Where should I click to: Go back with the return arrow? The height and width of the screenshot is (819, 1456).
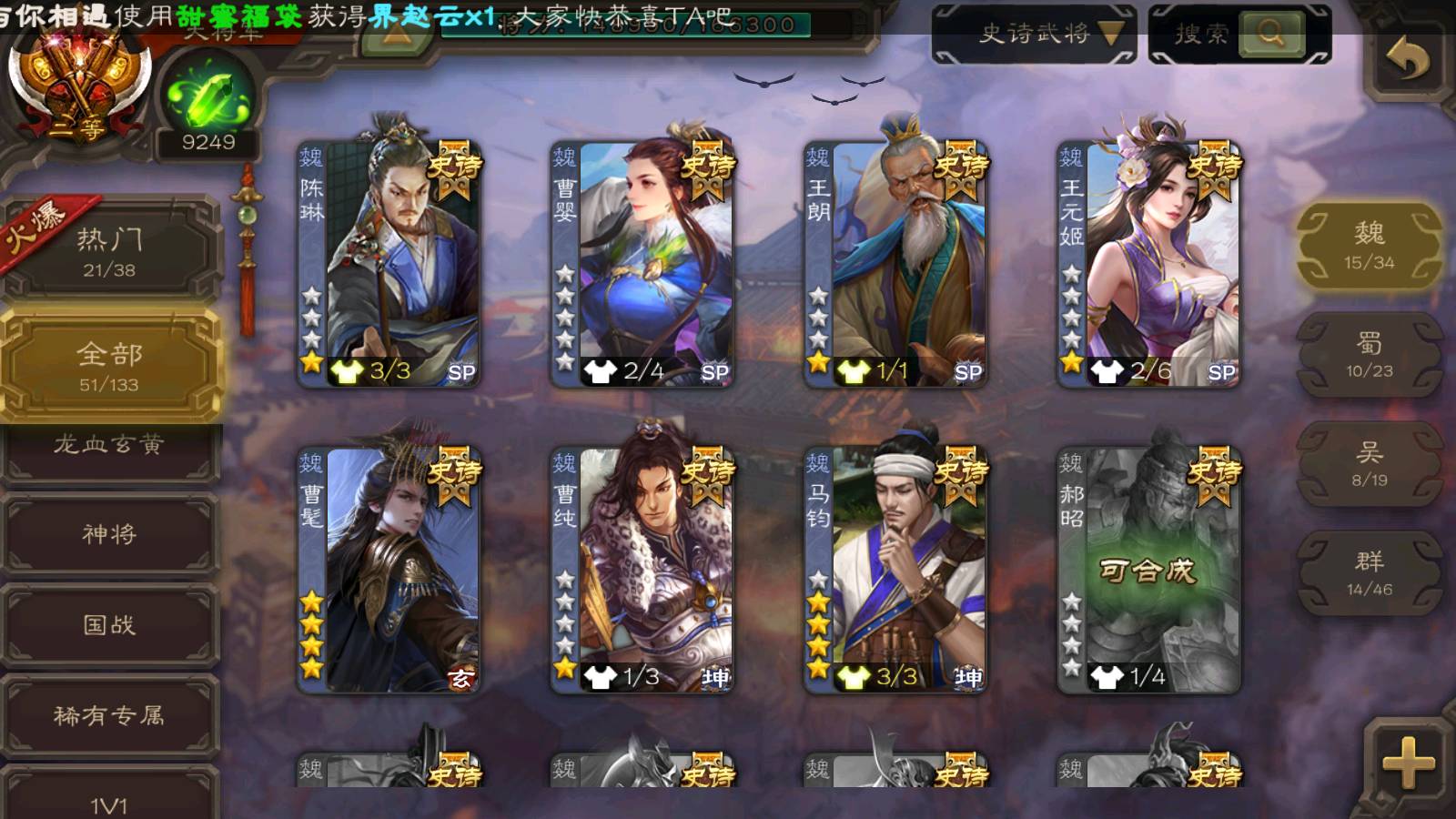tap(1407, 60)
